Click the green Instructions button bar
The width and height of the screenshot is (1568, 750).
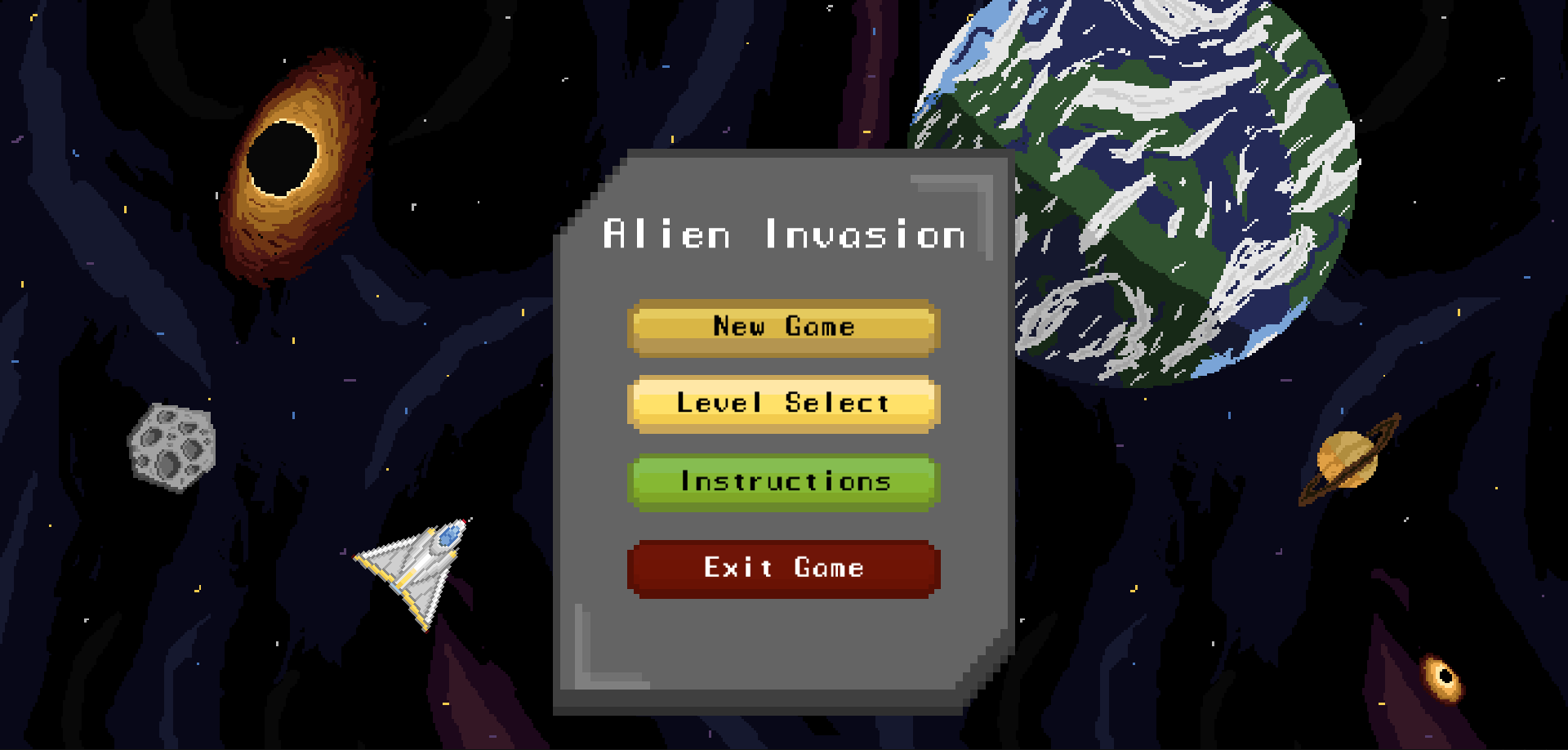coord(782,481)
